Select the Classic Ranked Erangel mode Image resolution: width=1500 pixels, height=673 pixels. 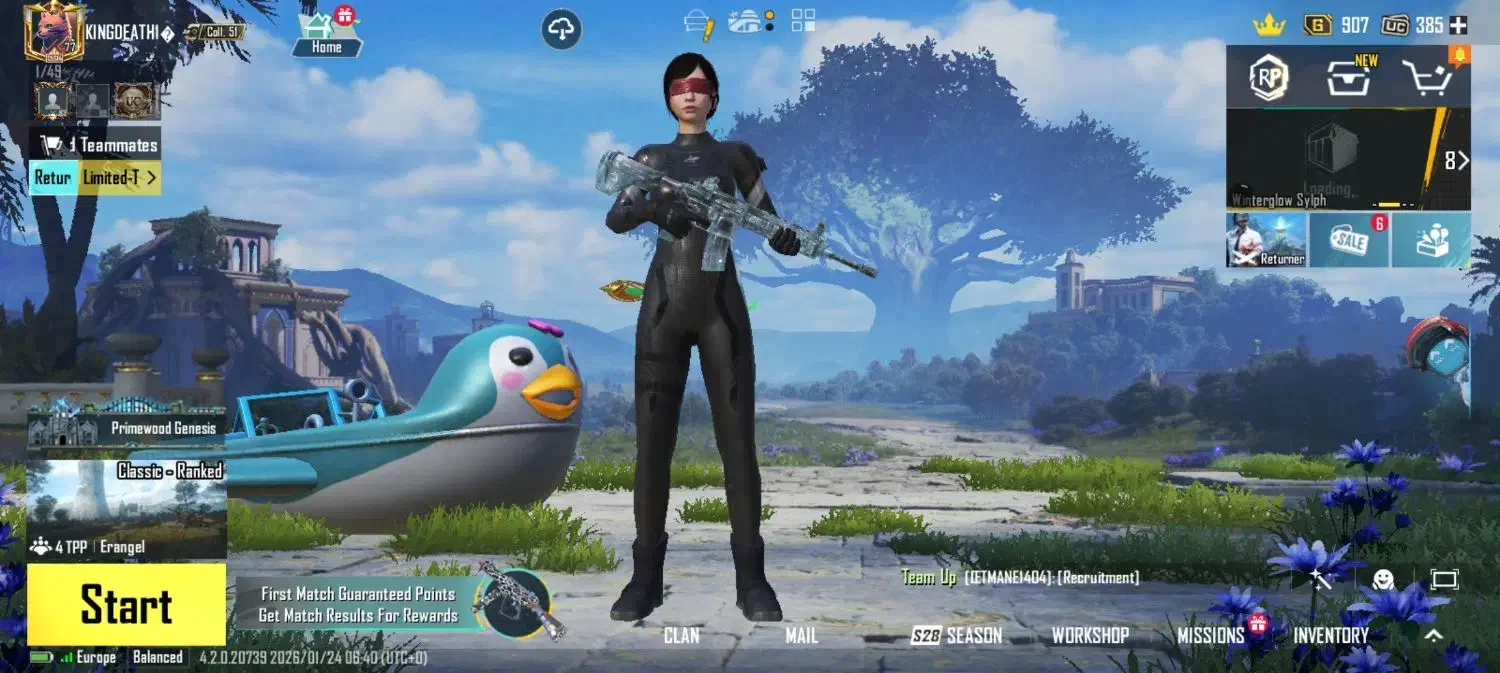(x=126, y=508)
